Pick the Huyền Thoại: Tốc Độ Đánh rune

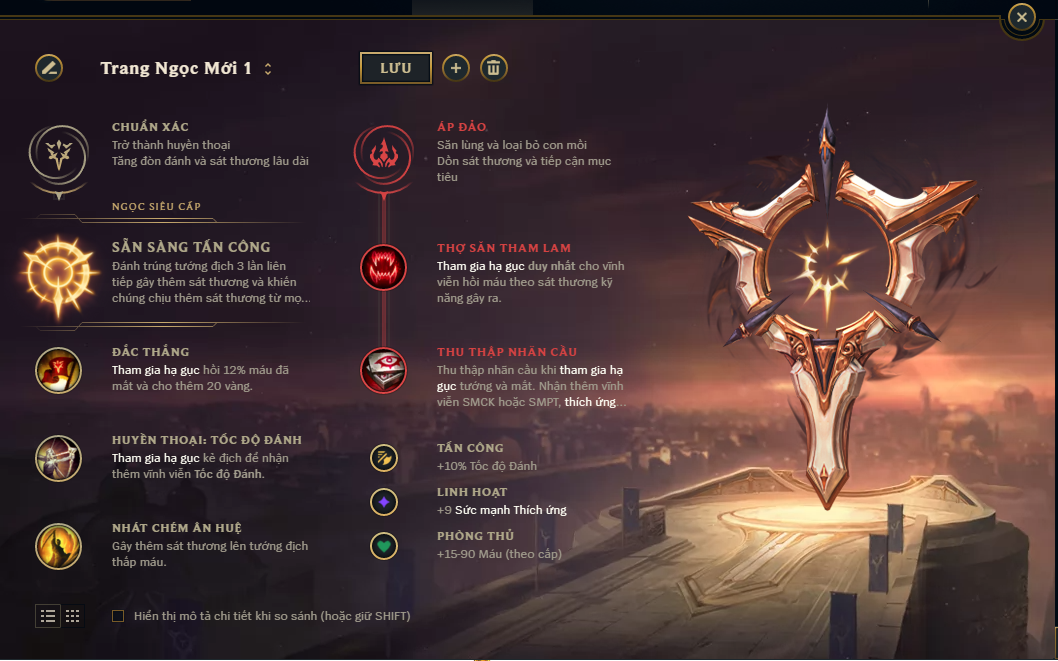pos(58,457)
